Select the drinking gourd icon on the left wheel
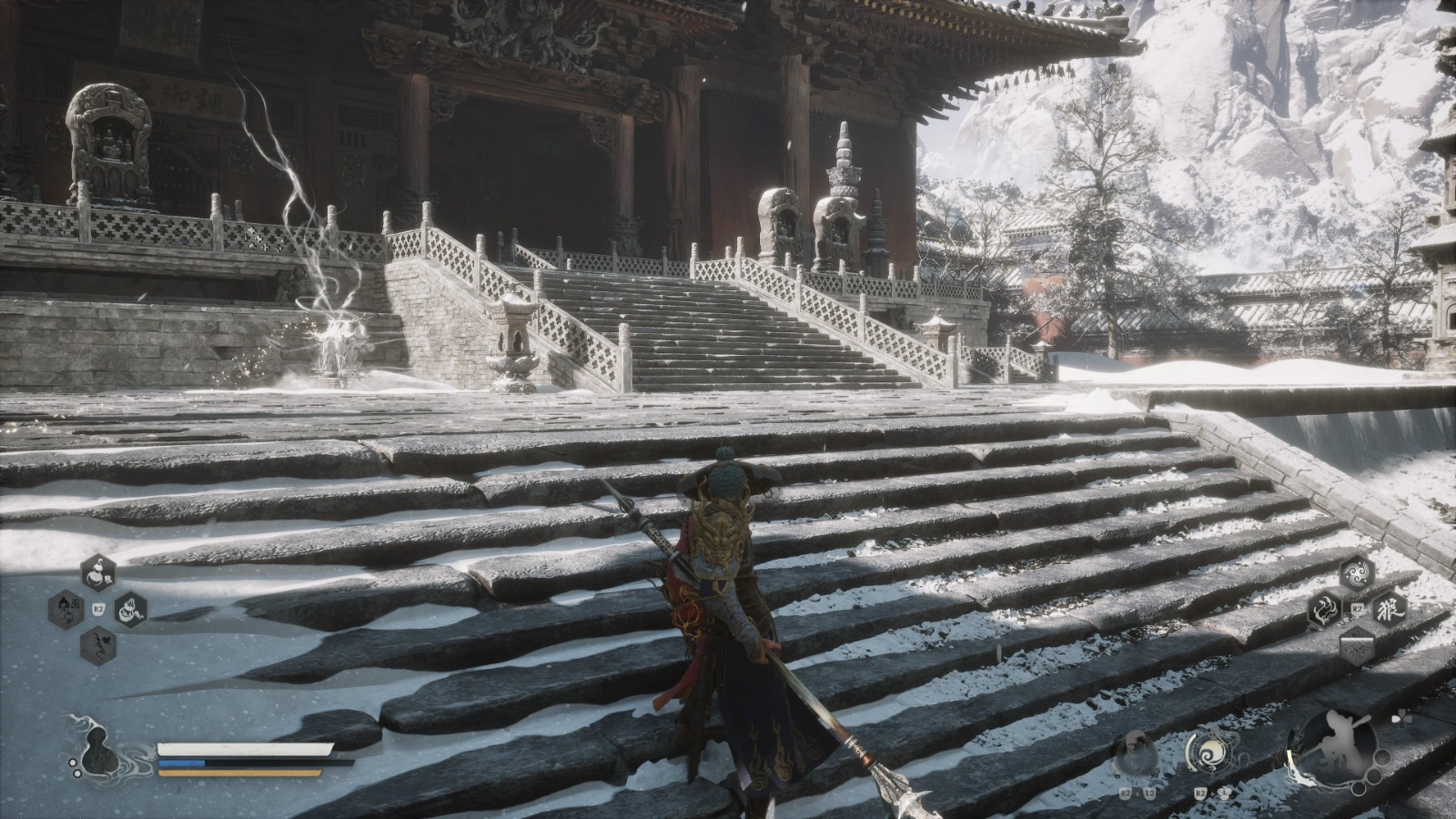The width and height of the screenshot is (1456, 819). (x=98, y=571)
